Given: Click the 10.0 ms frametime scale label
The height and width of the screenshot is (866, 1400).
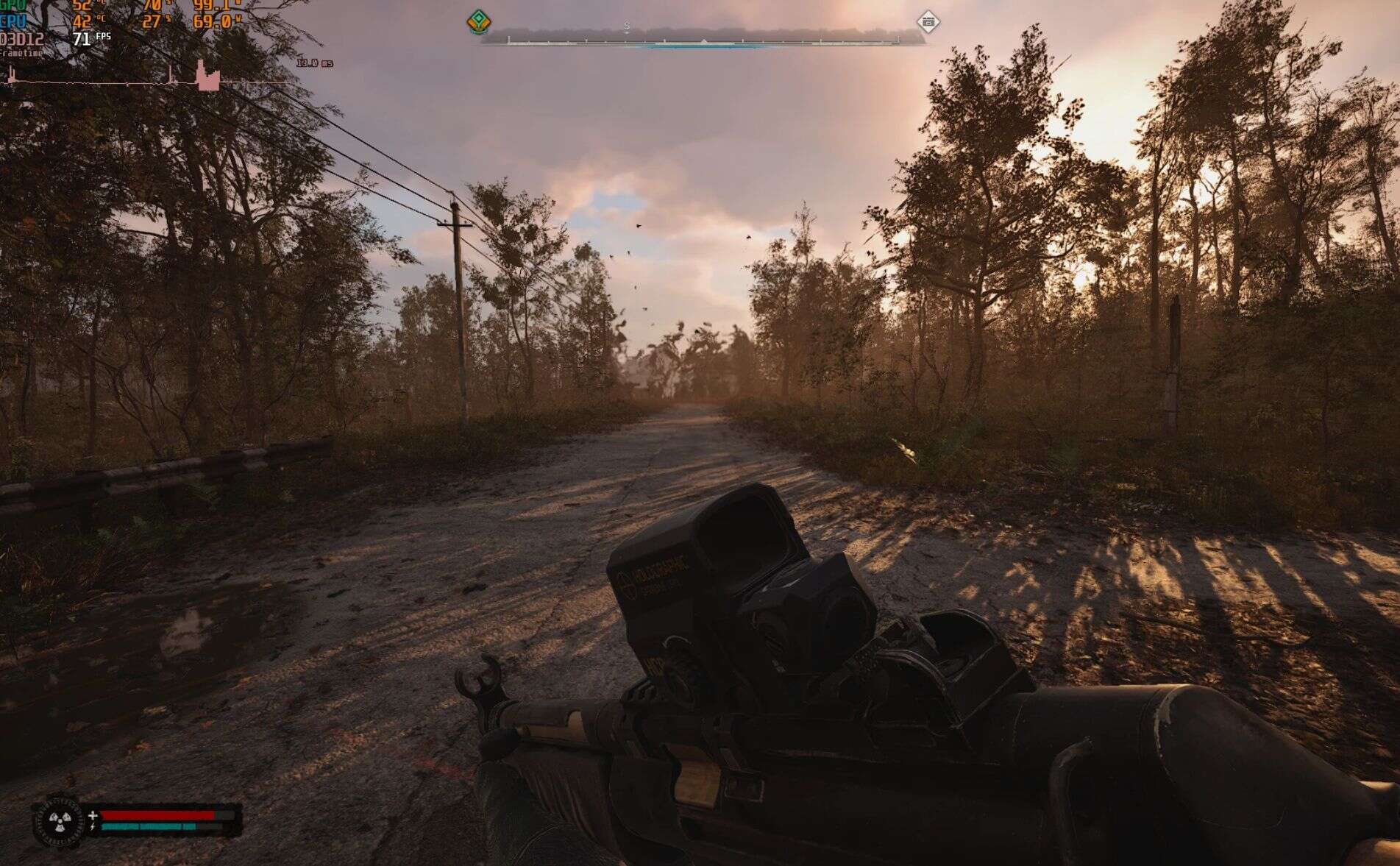Looking at the screenshot, I should coord(313,65).
